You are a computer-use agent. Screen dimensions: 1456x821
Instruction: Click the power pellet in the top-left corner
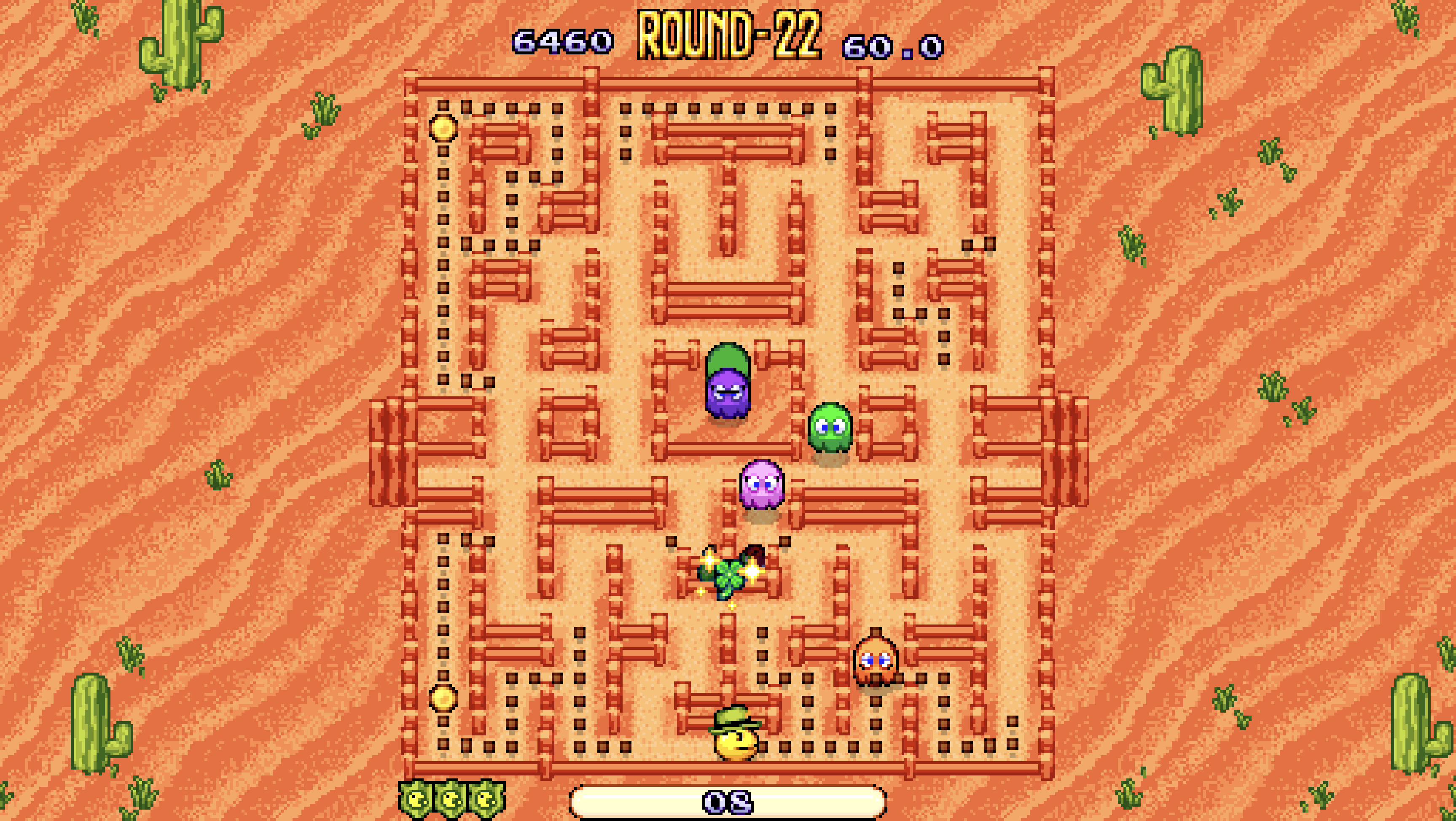(x=443, y=129)
